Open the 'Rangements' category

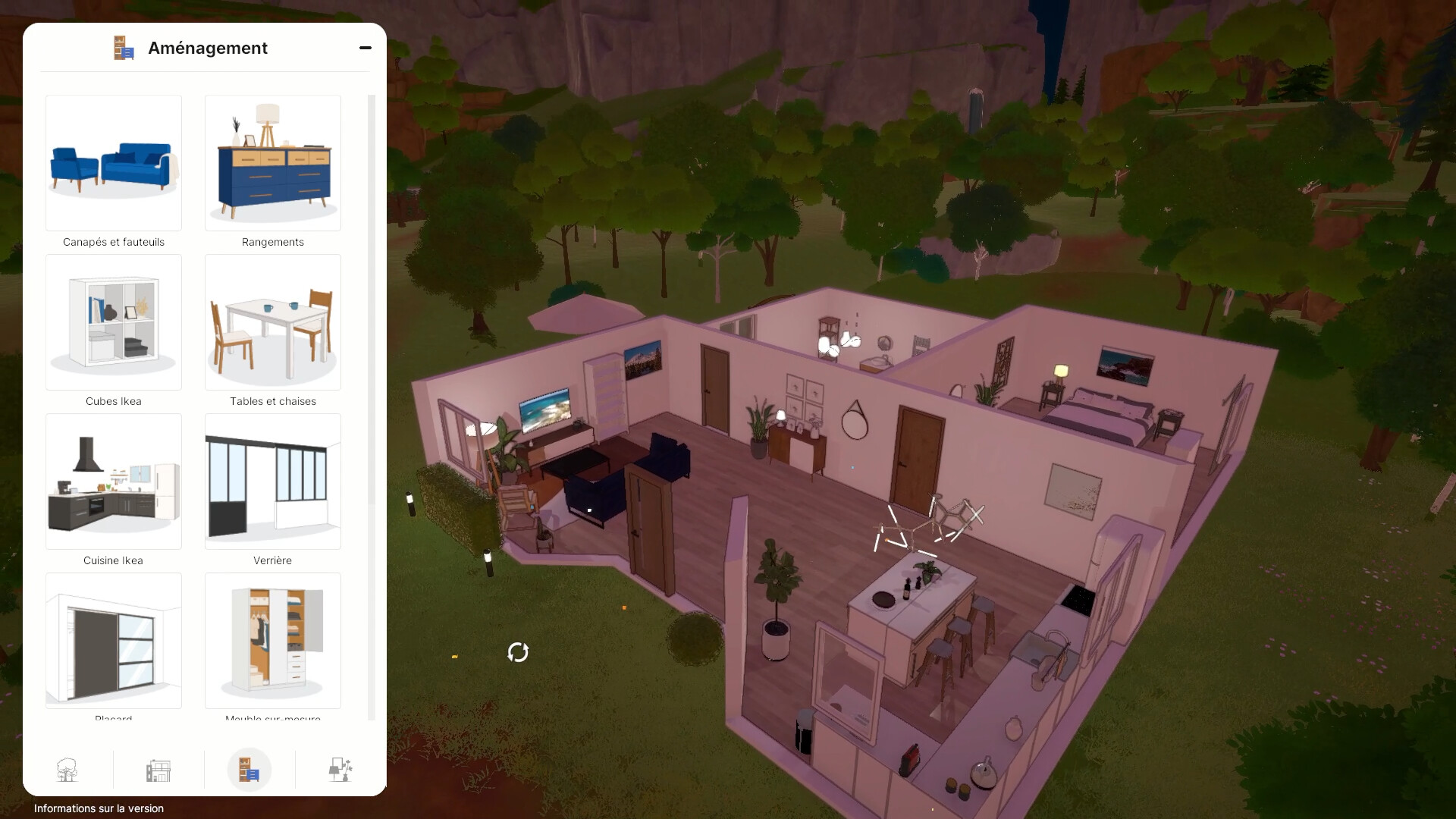272,163
